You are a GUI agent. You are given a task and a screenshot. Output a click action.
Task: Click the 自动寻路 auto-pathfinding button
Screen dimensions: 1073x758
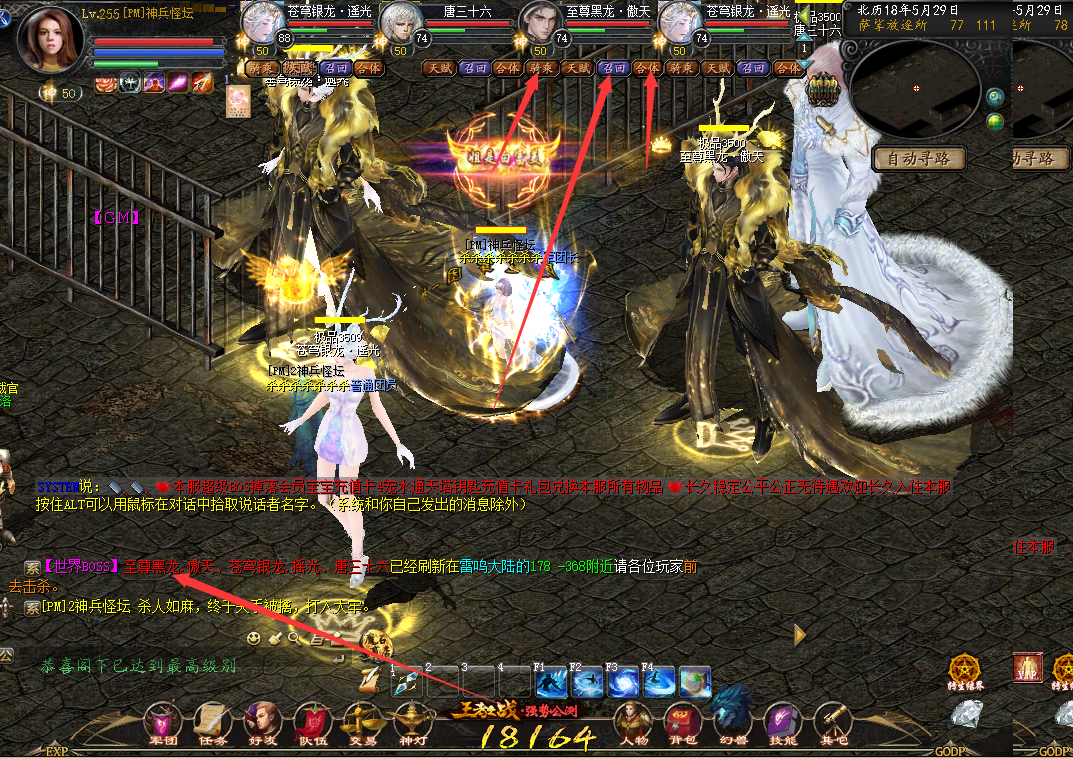point(919,158)
